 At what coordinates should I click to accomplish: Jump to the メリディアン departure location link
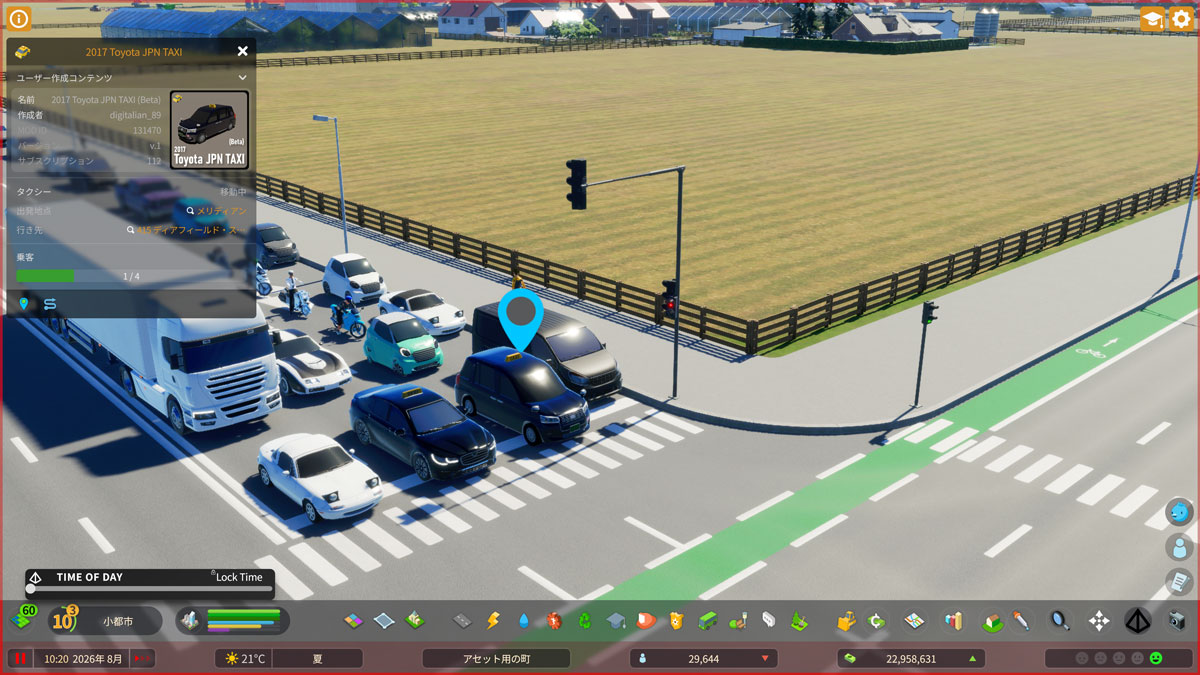click(215, 211)
